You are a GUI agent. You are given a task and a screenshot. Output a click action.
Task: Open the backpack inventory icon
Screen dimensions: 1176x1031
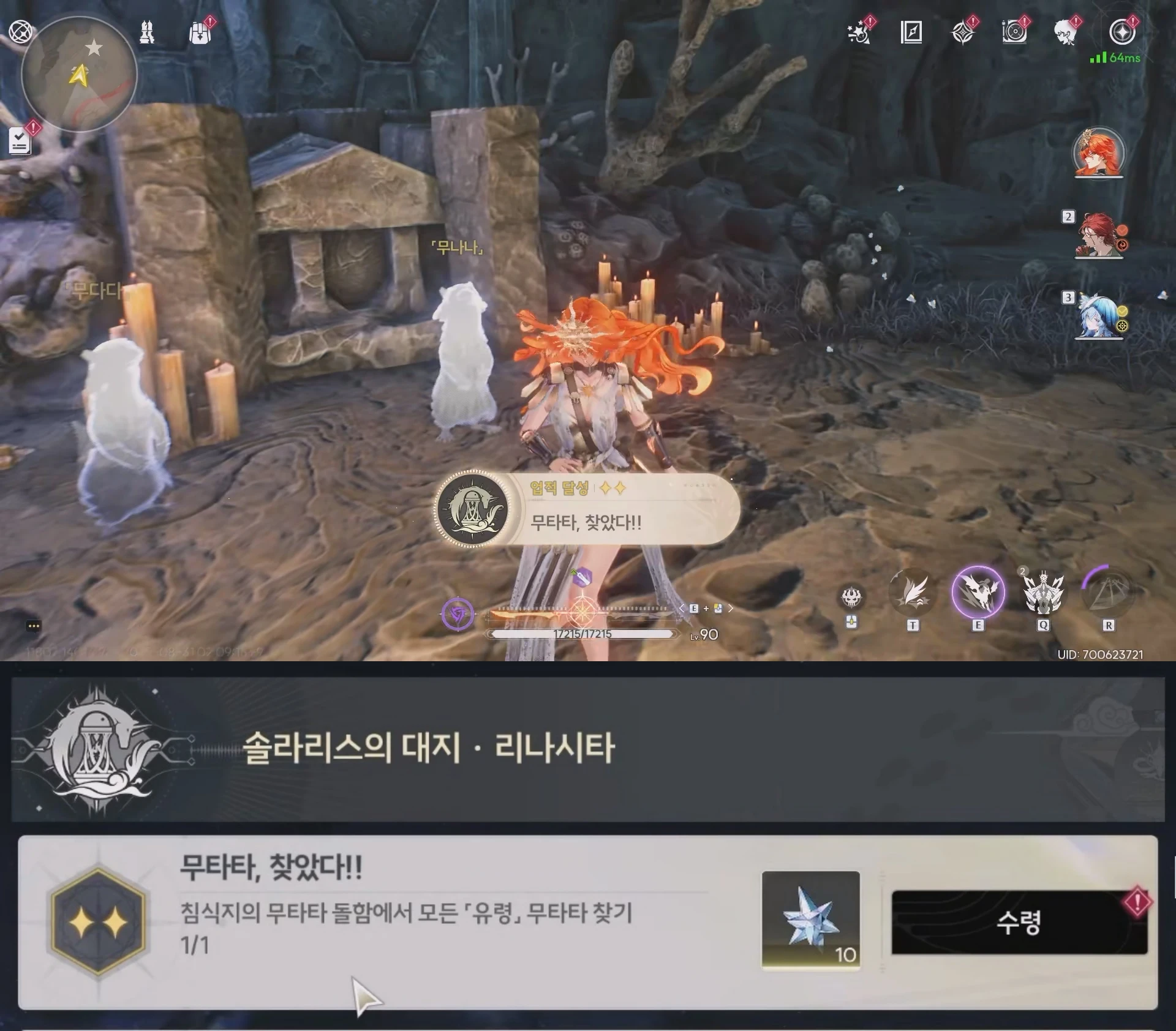(x=200, y=34)
